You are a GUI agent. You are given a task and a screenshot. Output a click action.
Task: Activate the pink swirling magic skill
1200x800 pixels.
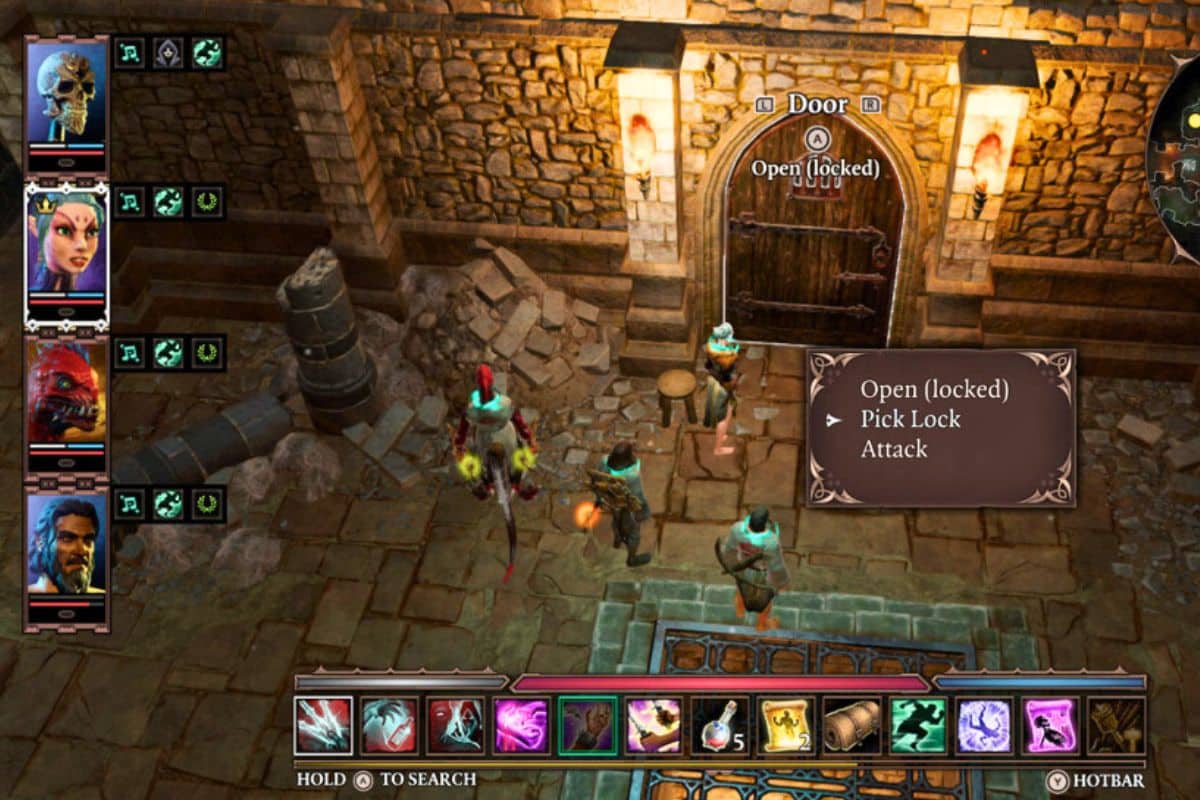[521, 725]
